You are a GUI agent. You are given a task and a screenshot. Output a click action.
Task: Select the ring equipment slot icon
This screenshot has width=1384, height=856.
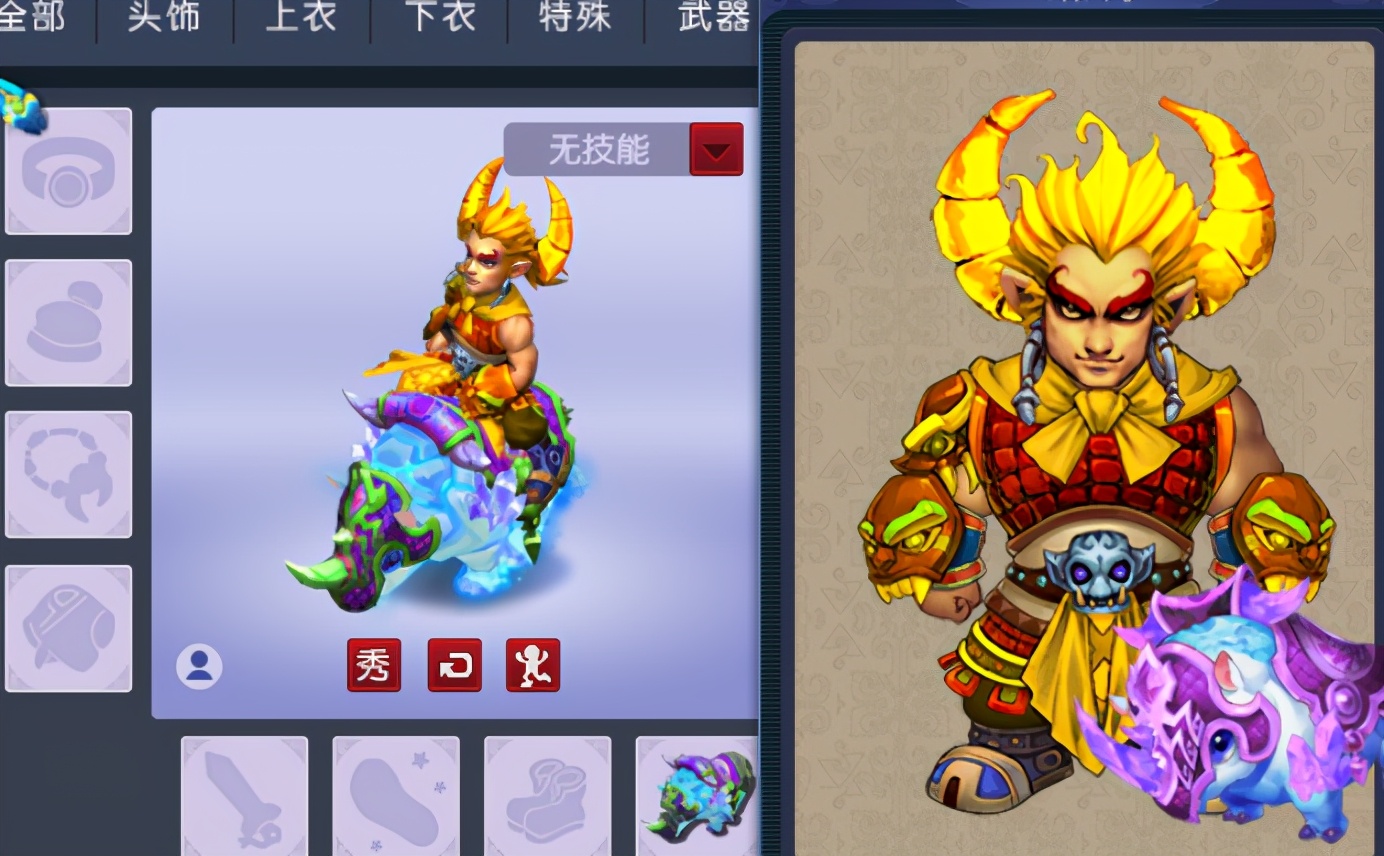[x=67, y=170]
